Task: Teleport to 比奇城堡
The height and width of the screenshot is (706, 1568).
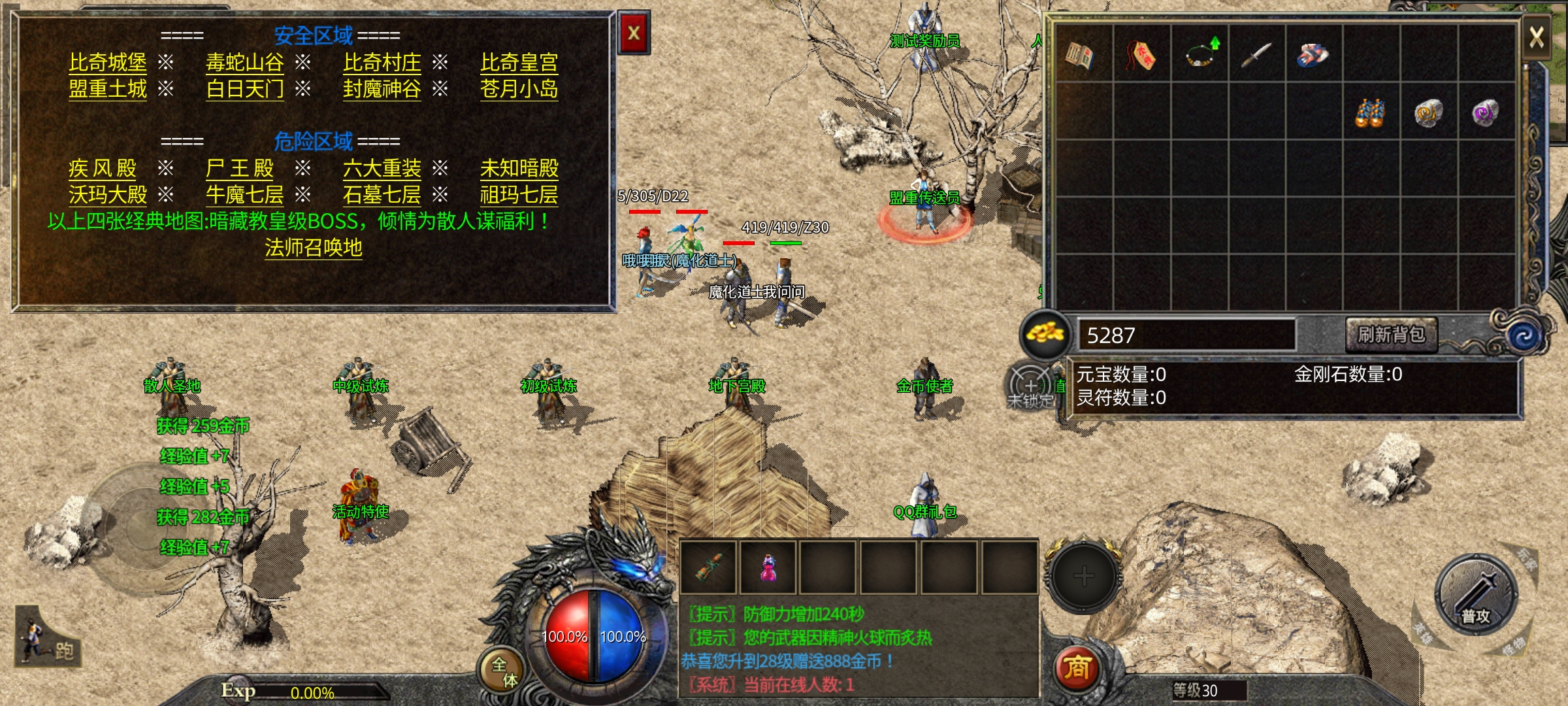Action: tap(108, 63)
